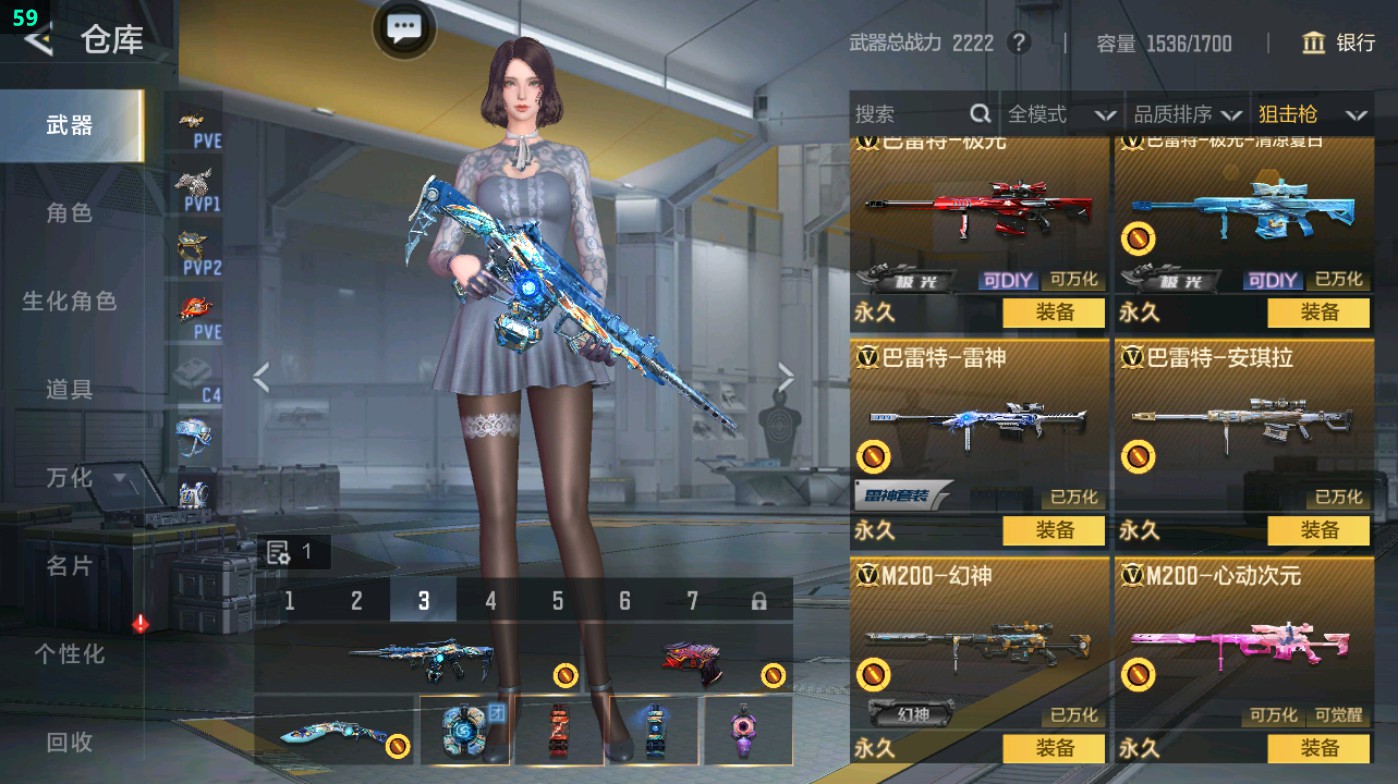Go to the 名片 tab
Viewport: 1398px width, 784px height.
pos(69,566)
